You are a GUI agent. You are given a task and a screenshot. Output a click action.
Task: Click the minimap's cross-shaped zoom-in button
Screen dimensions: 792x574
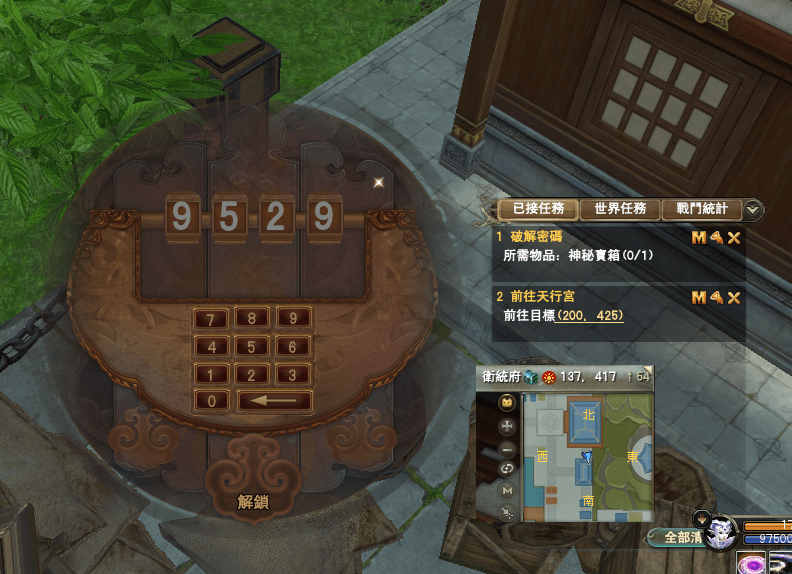pos(508,426)
